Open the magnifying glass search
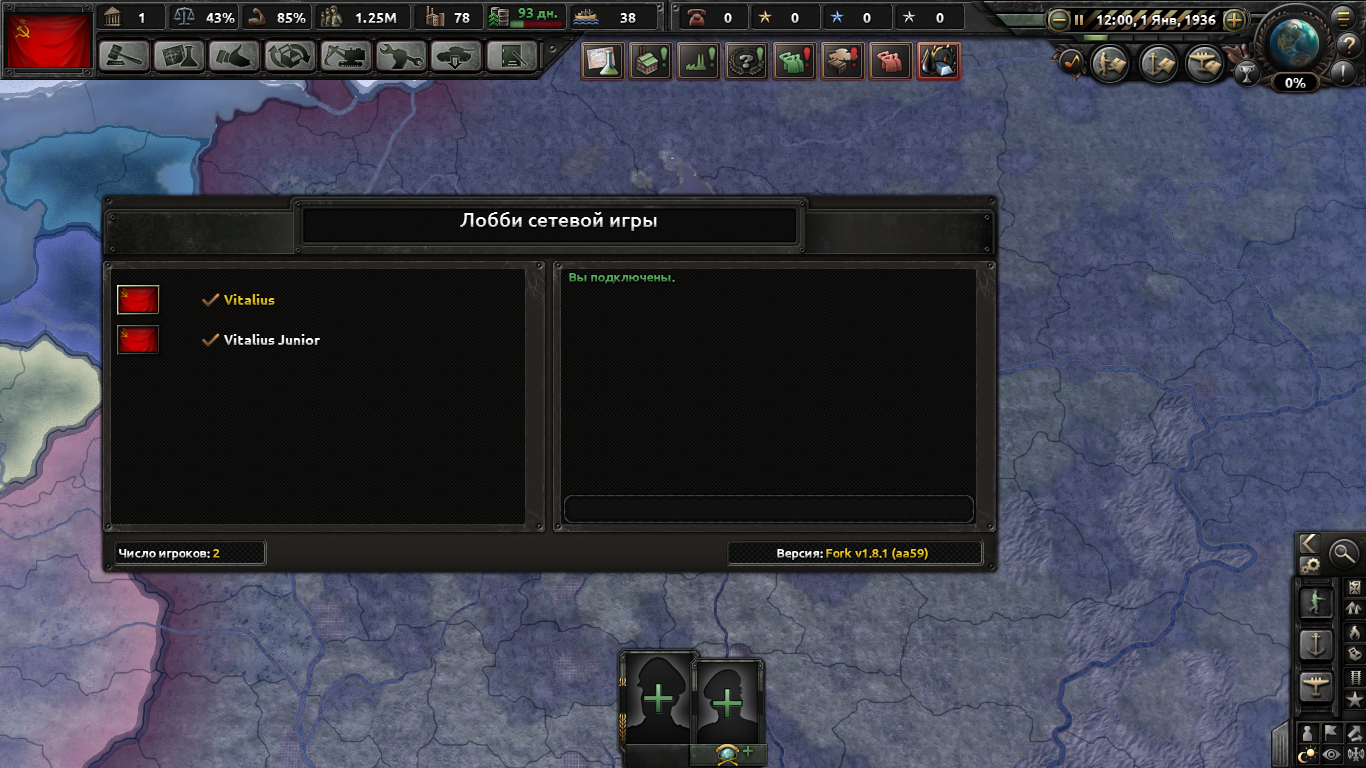Image resolution: width=1366 pixels, height=768 pixels. (1344, 551)
